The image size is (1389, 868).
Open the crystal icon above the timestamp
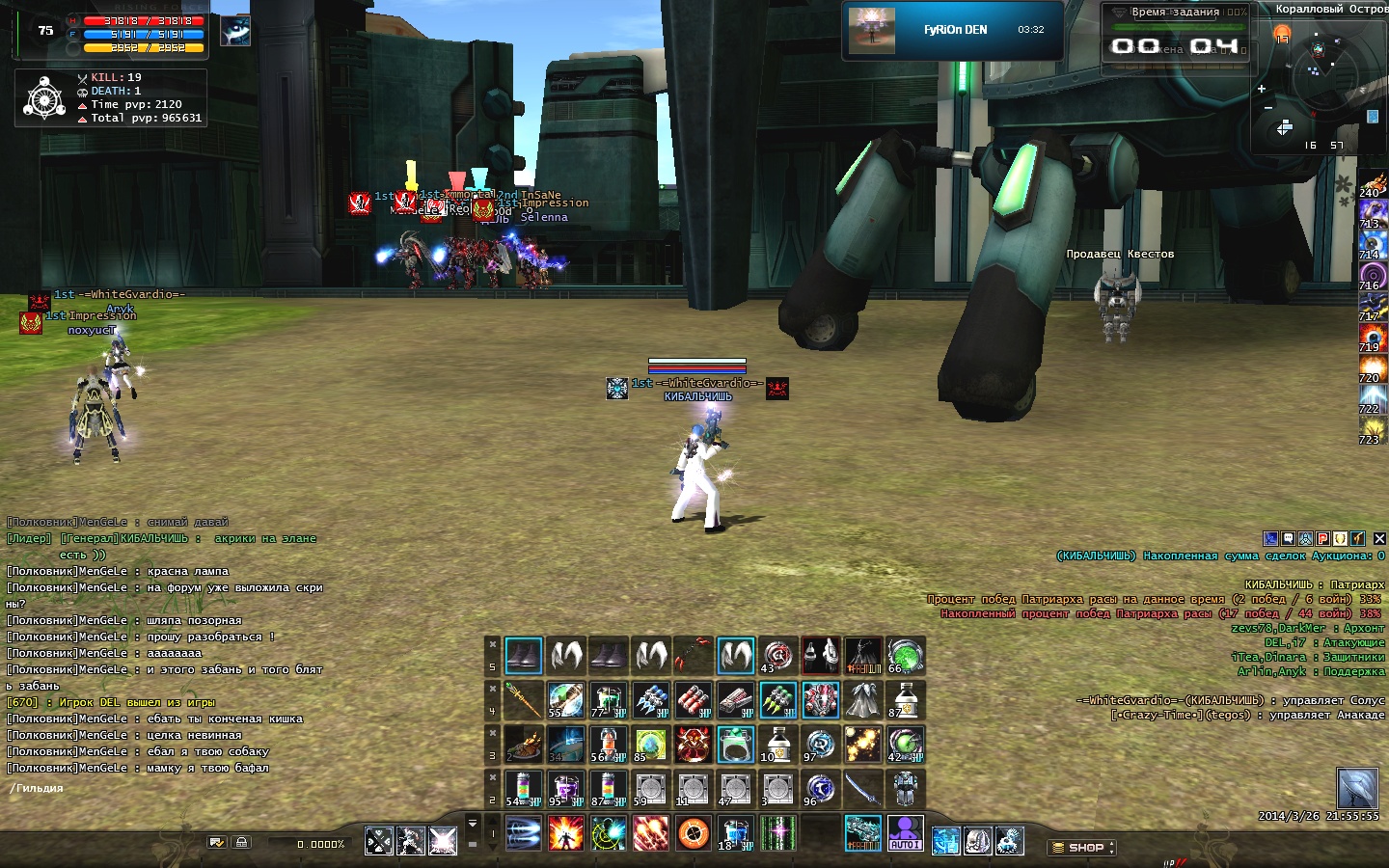[1356, 788]
